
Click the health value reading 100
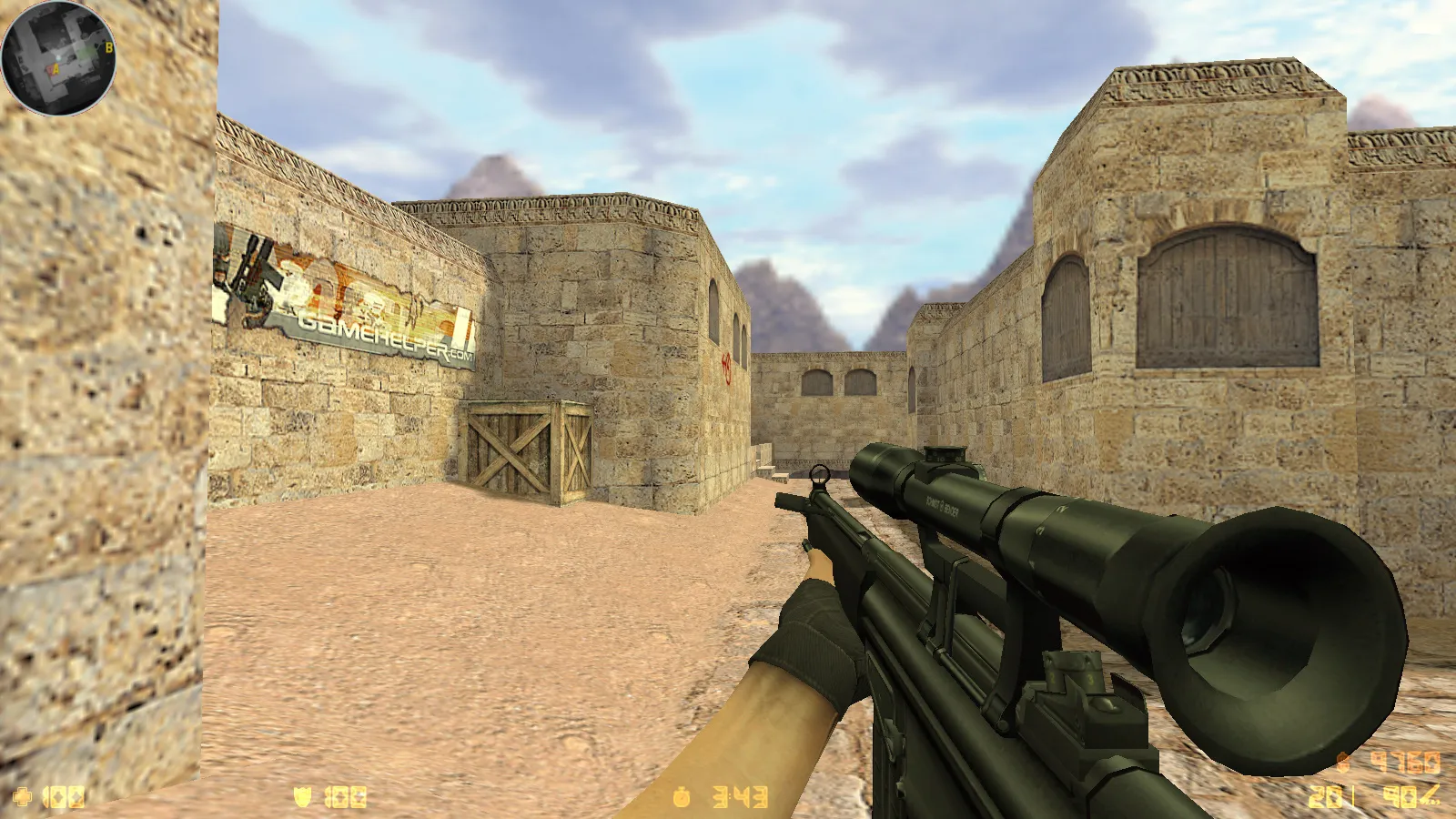coord(66,796)
